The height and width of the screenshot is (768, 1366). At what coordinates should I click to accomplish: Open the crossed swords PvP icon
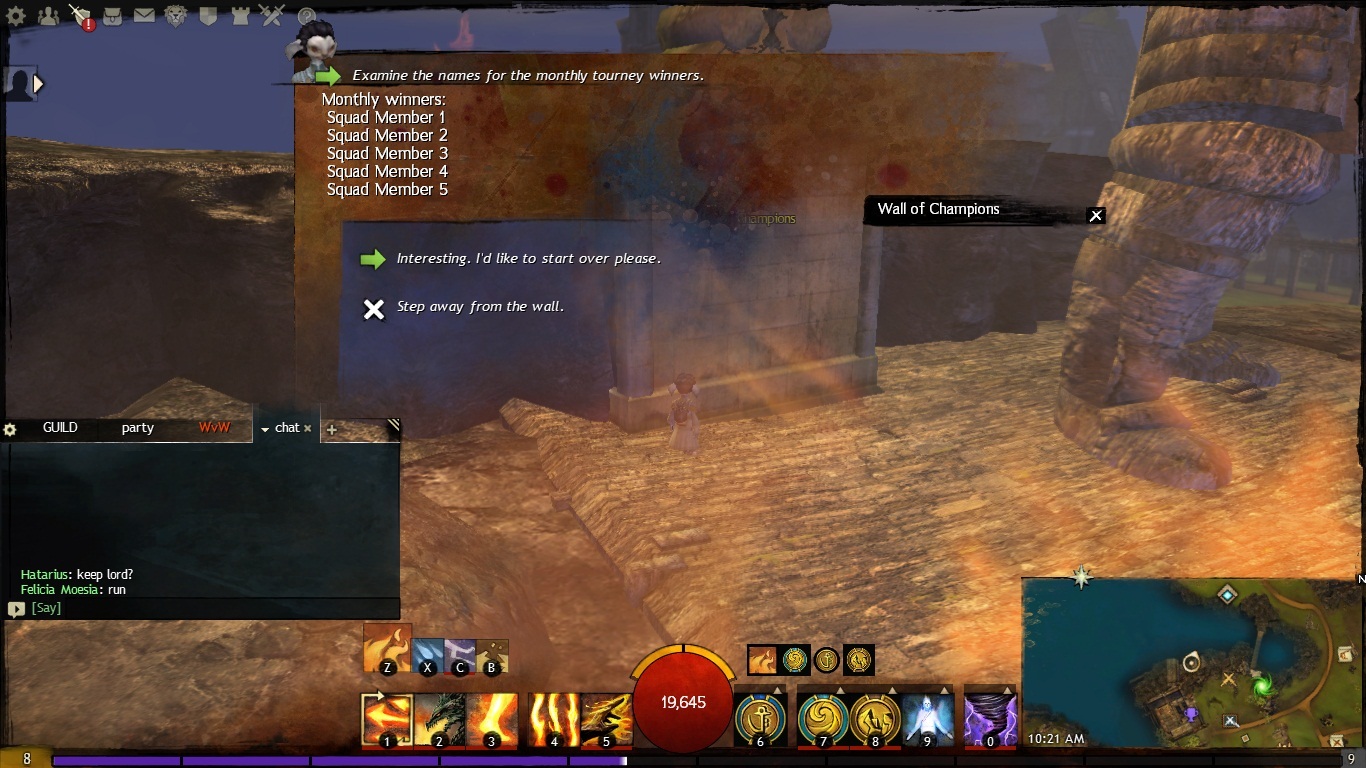(272, 15)
